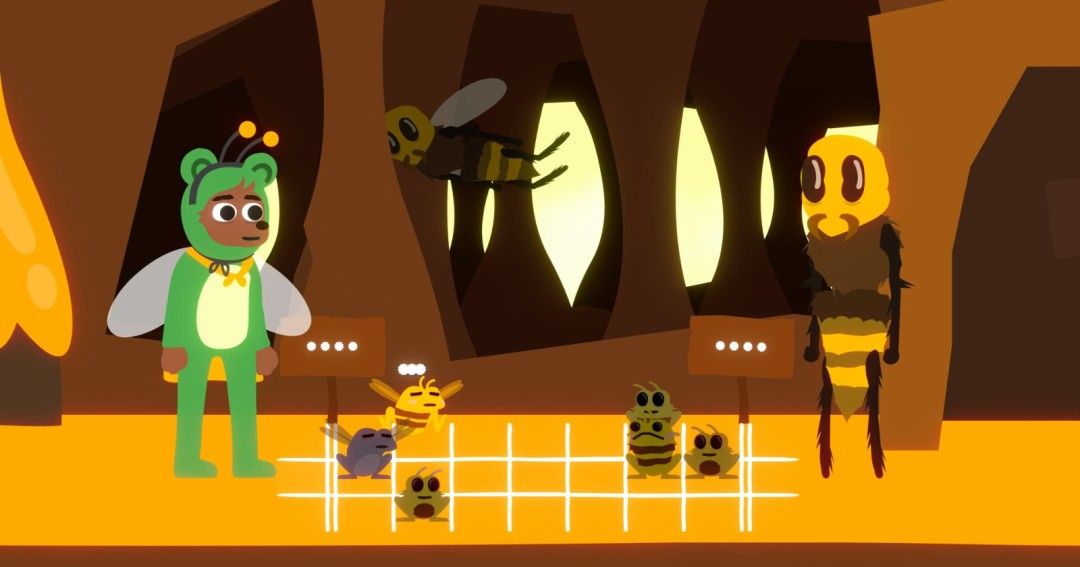Choose the stacked pair of green bugs
This screenshot has width=1080, height=567.
[x=652, y=432]
